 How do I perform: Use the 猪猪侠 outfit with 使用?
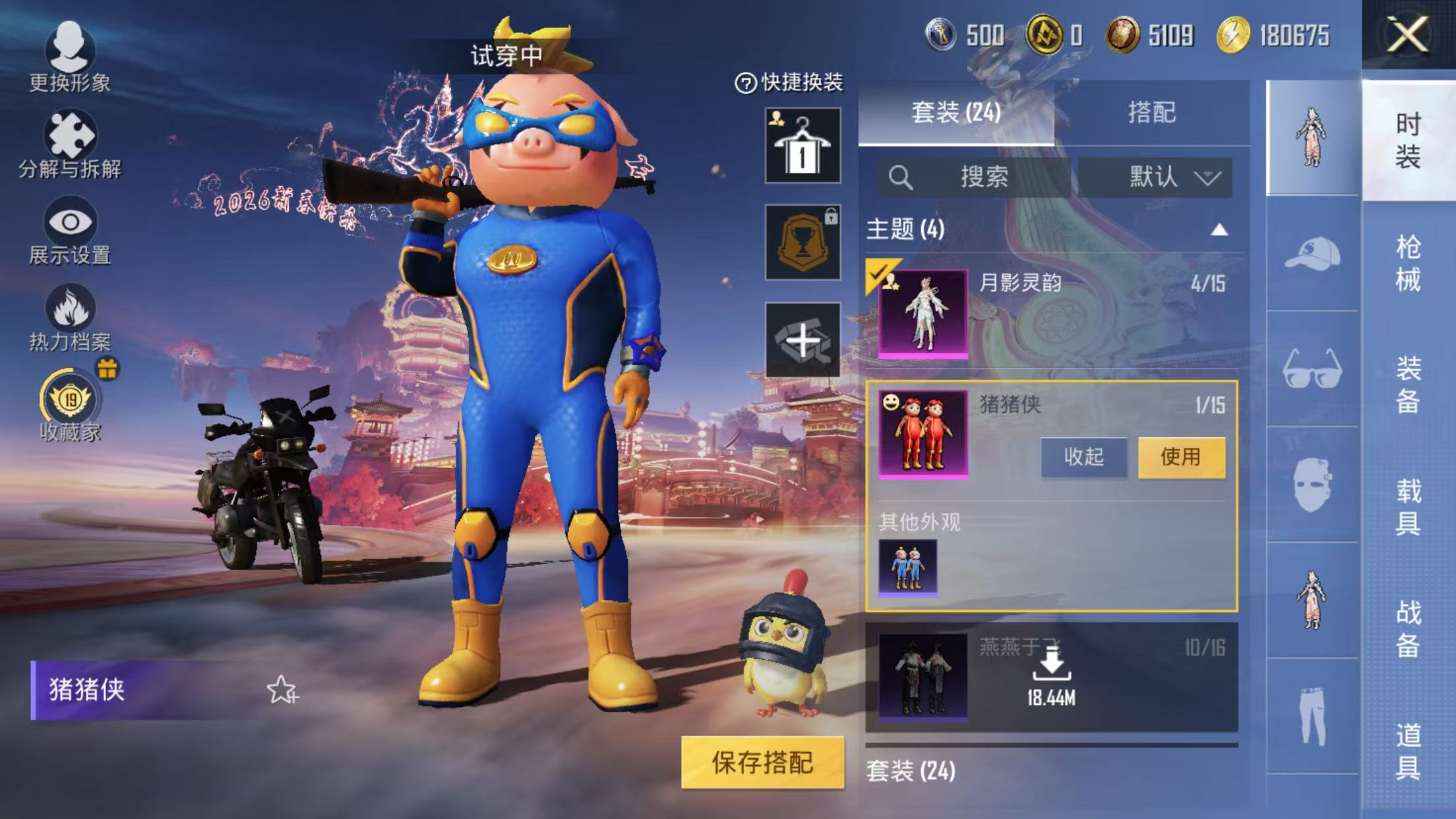click(x=1181, y=456)
